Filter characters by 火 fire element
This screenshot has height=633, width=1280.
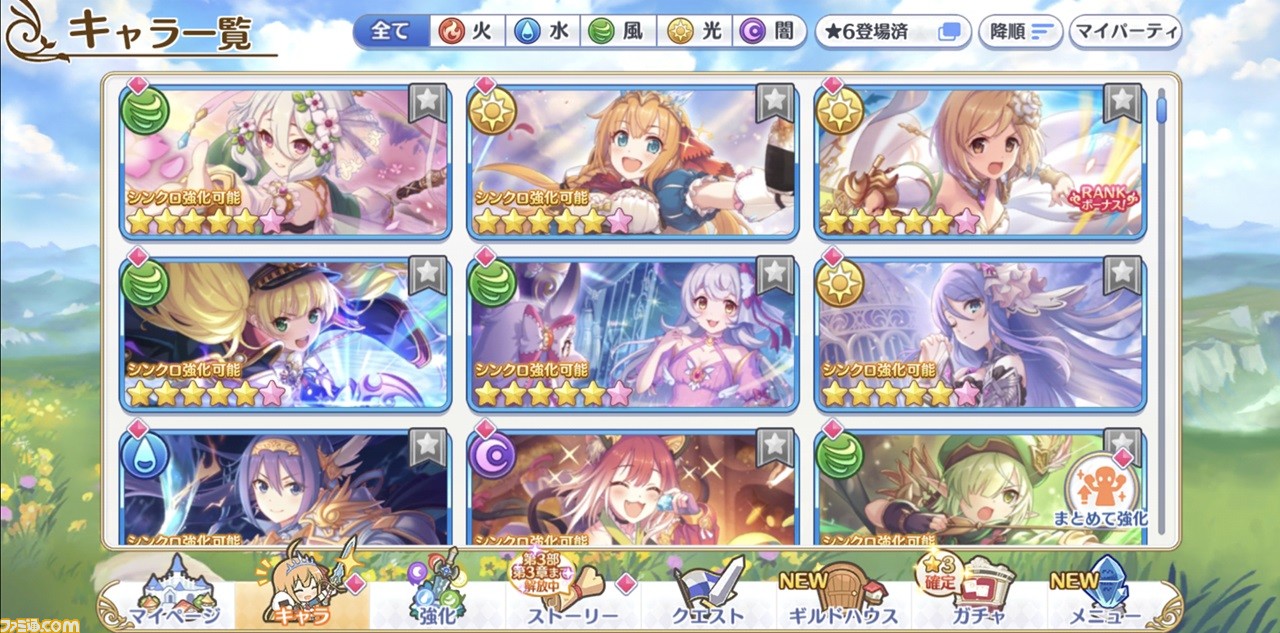[465, 31]
